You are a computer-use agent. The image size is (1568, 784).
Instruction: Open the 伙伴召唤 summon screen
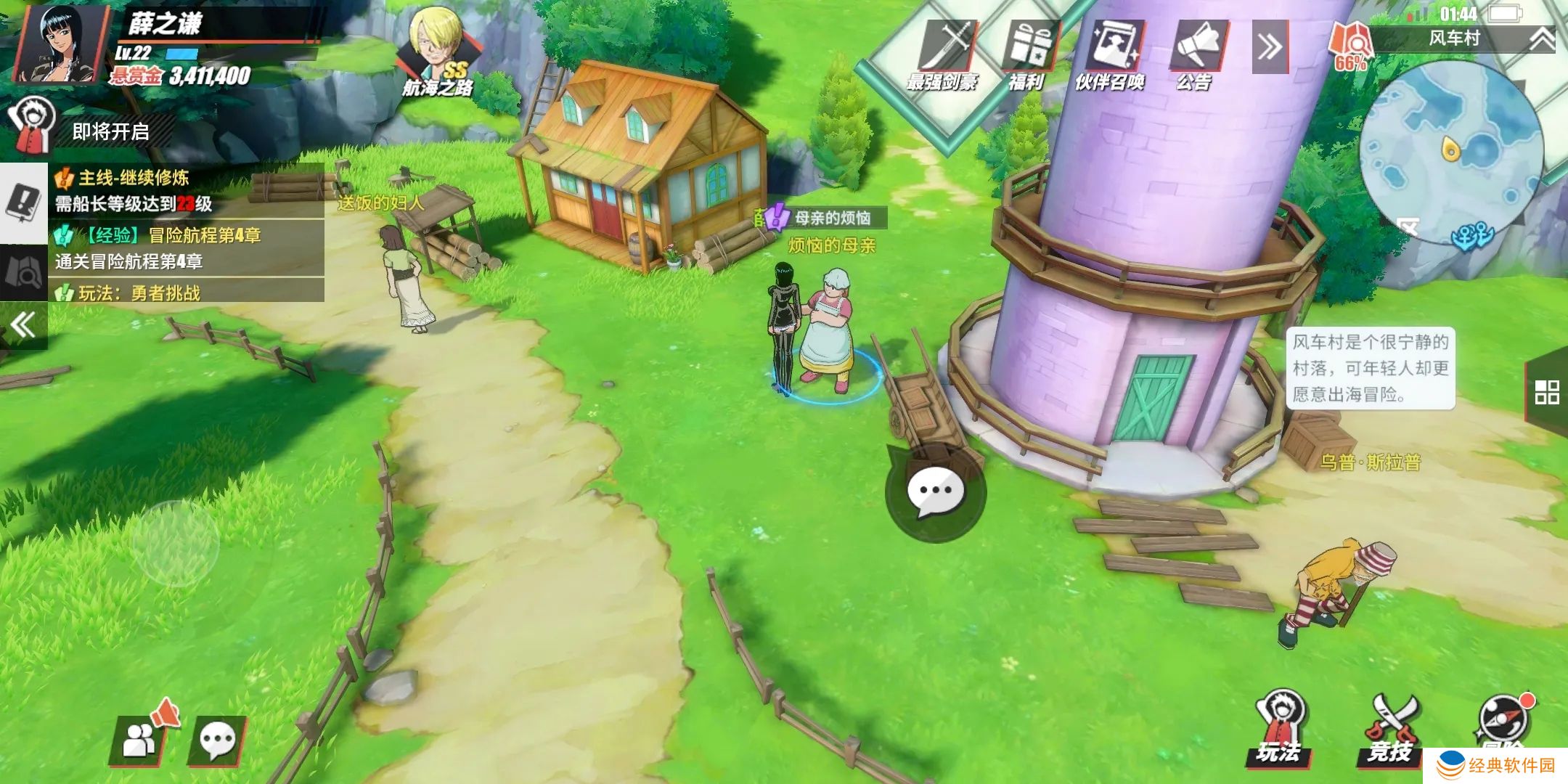[1111, 54]
